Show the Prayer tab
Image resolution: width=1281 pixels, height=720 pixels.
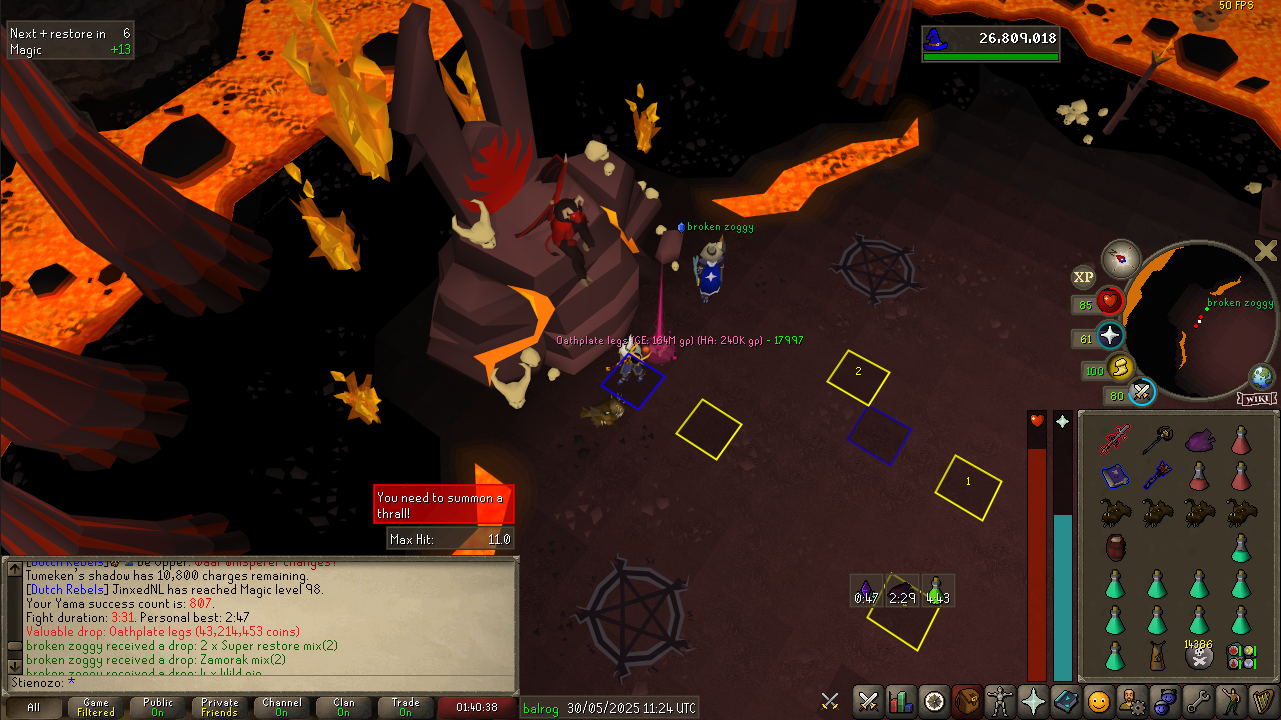[x=1032, y=701]
